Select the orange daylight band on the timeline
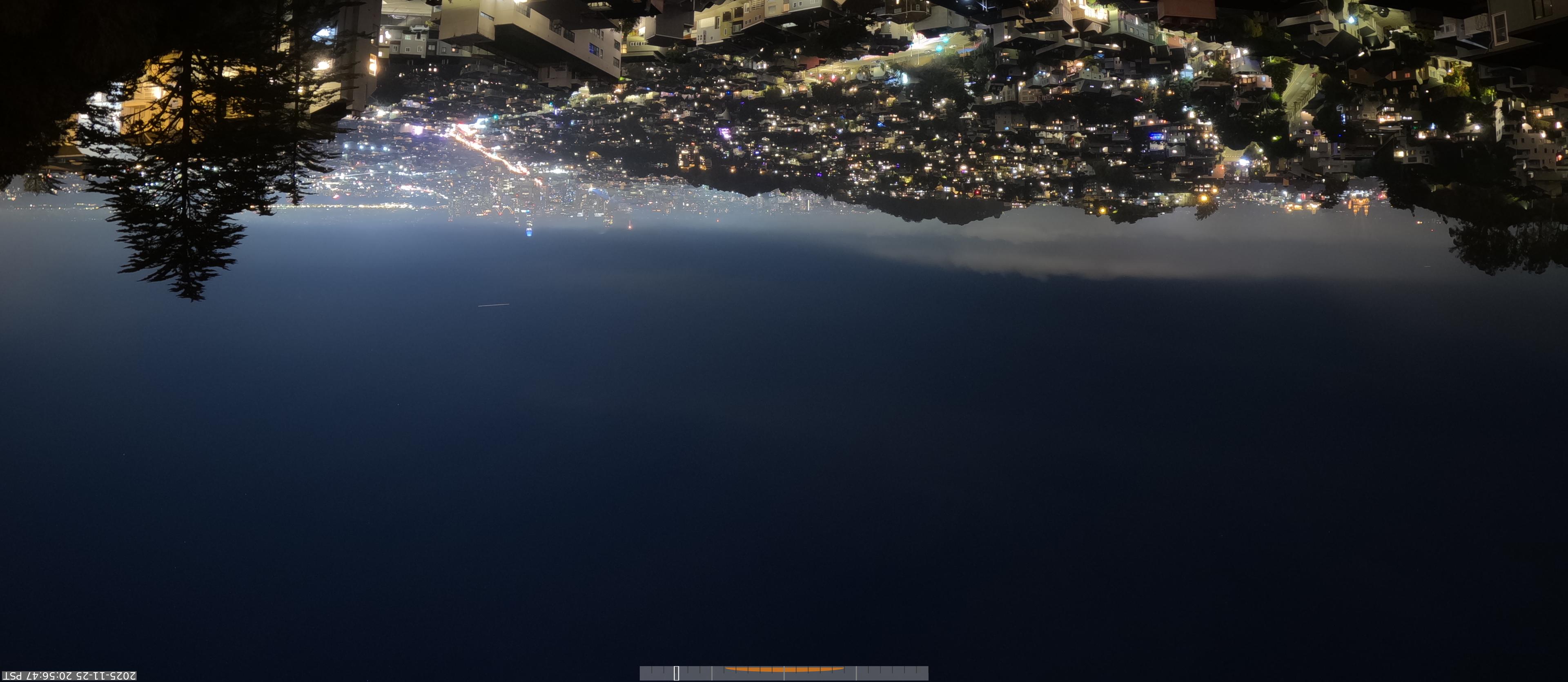The height and width of the screenshot is (682, 1568). pos(784,669)
